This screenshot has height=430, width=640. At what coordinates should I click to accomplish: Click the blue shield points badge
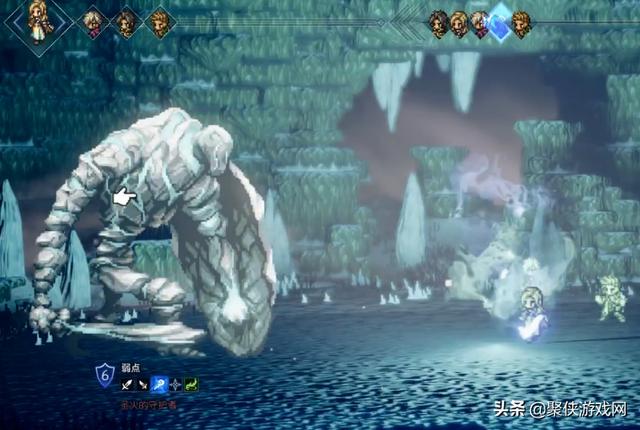click(103, 375)
